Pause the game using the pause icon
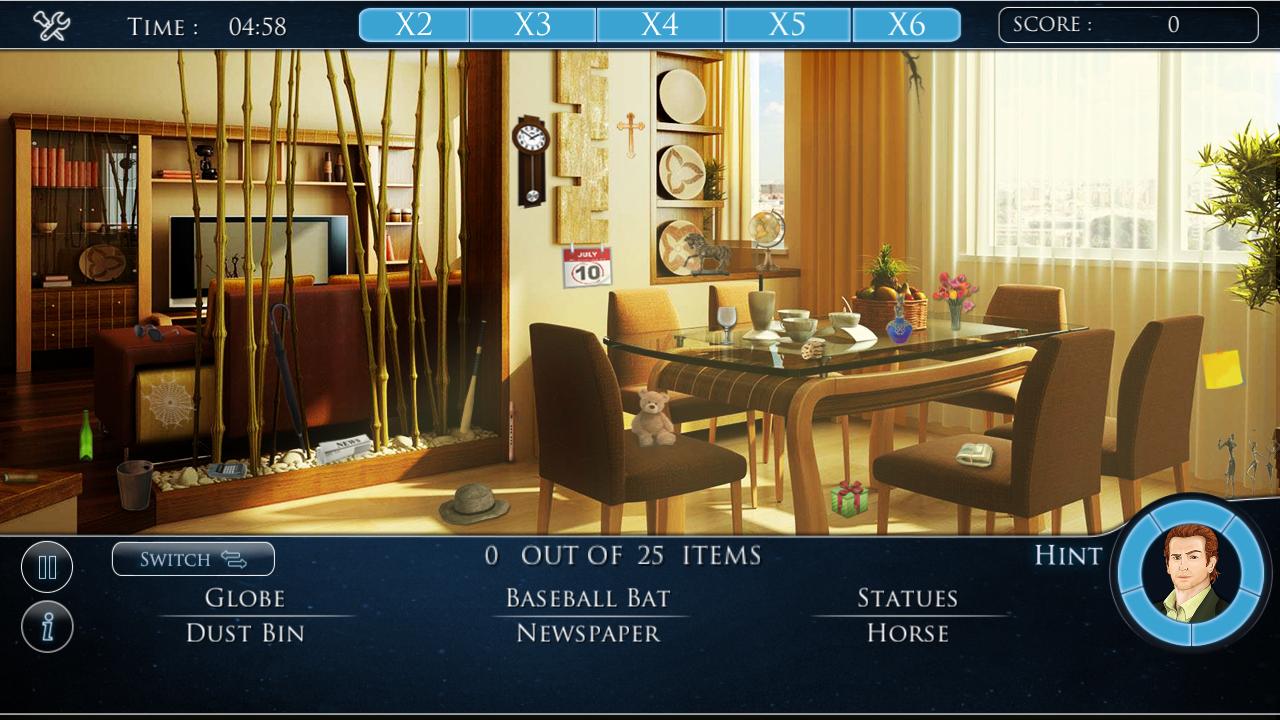 click(47, 566)
